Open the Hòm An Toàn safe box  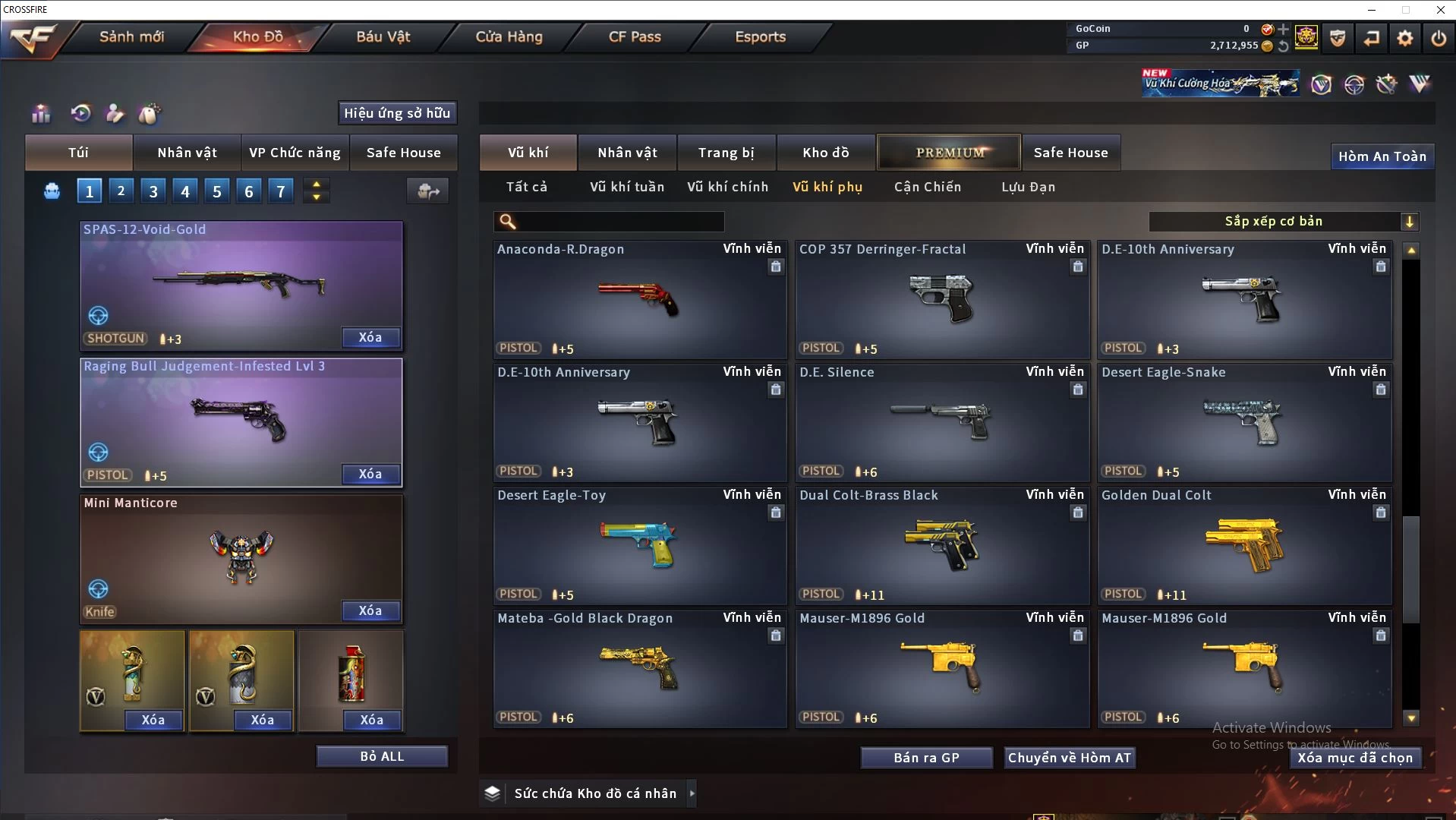1382,156
